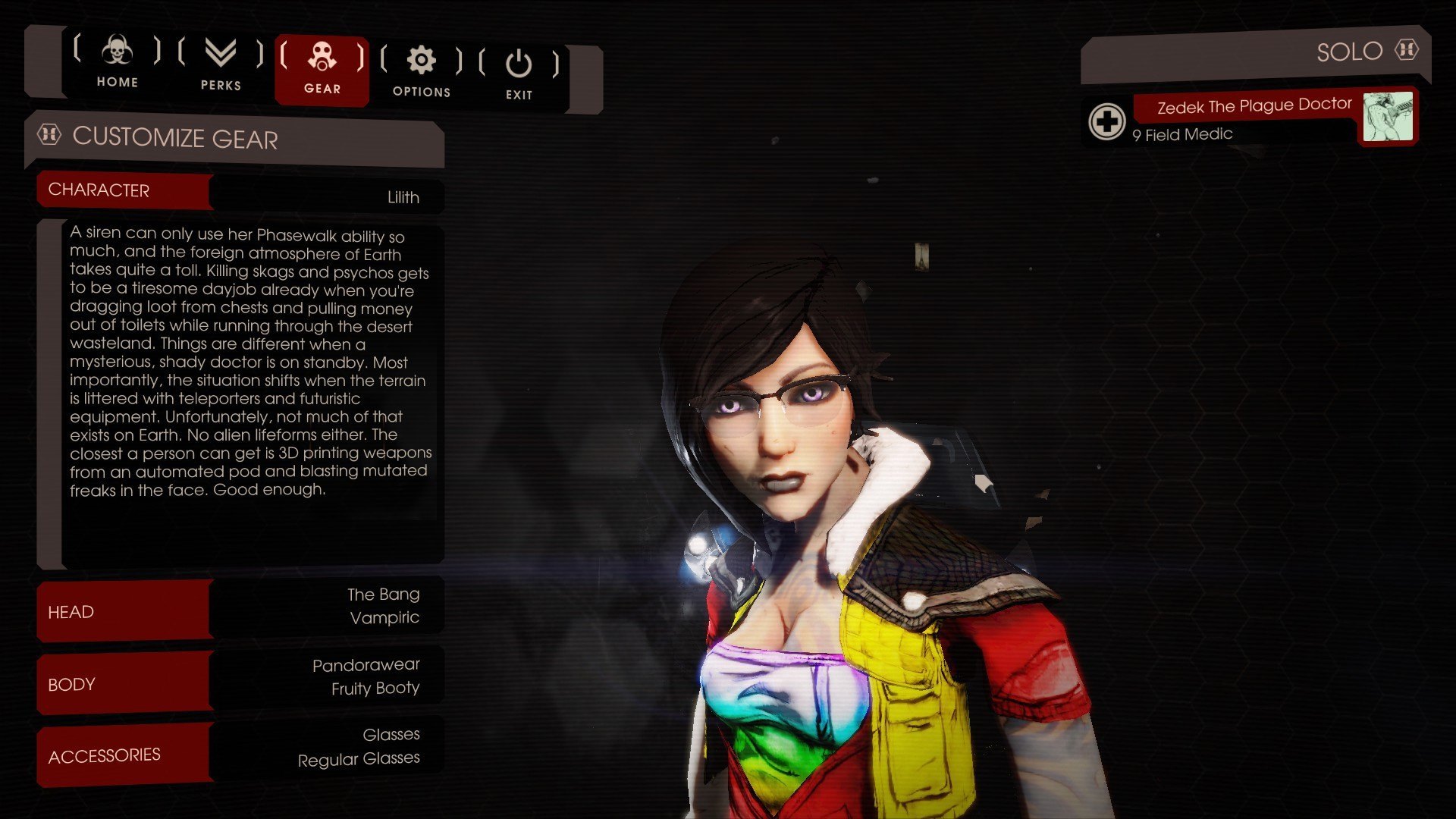Click the Exit power button
Screen dimensions: 1456x819
point(519,74)
